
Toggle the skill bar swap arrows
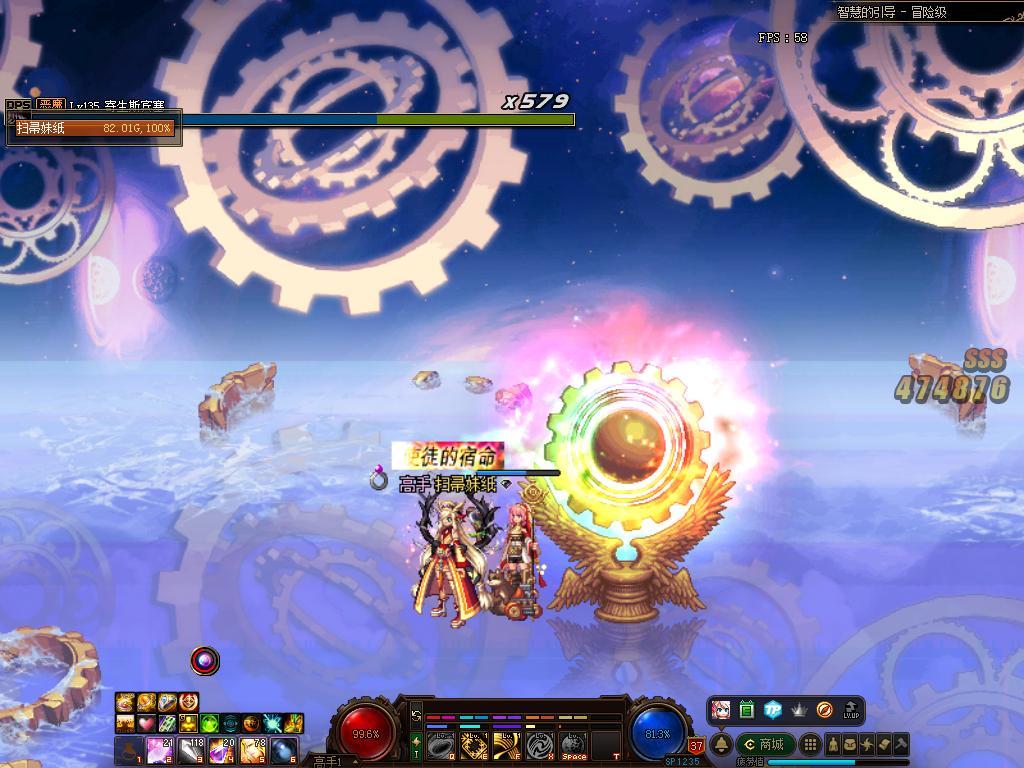(x=416, y=716)
